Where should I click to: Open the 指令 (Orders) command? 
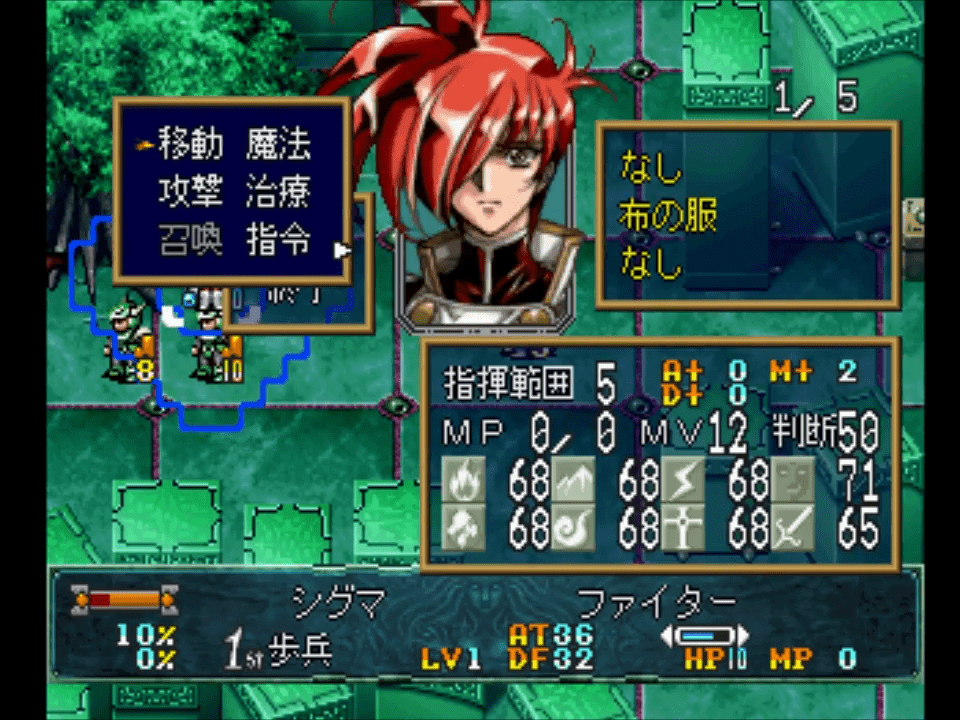tap(278, 241)
